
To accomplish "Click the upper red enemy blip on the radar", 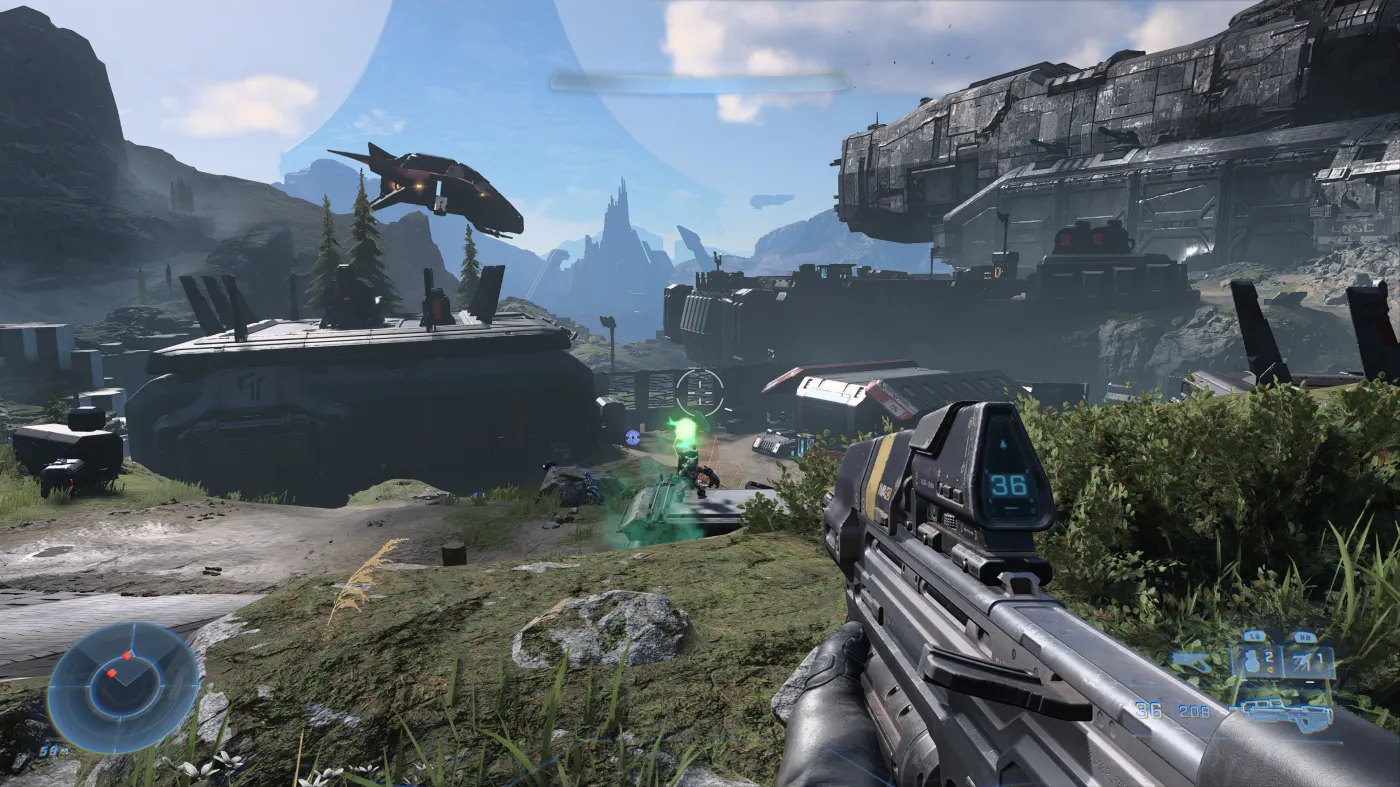I will tap(127, 656).
